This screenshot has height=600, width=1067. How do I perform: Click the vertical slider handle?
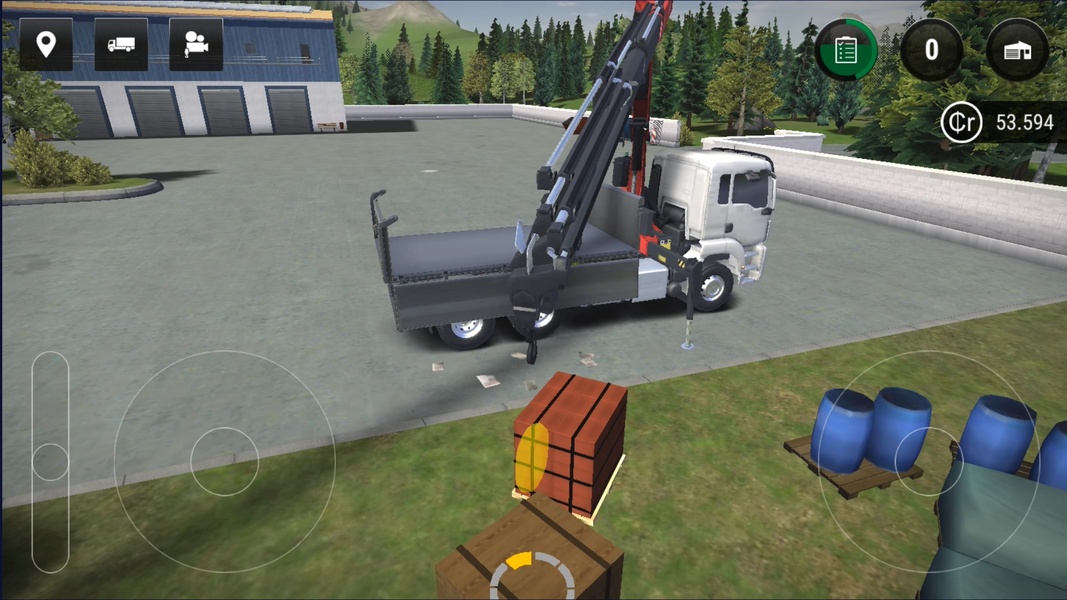50,462
